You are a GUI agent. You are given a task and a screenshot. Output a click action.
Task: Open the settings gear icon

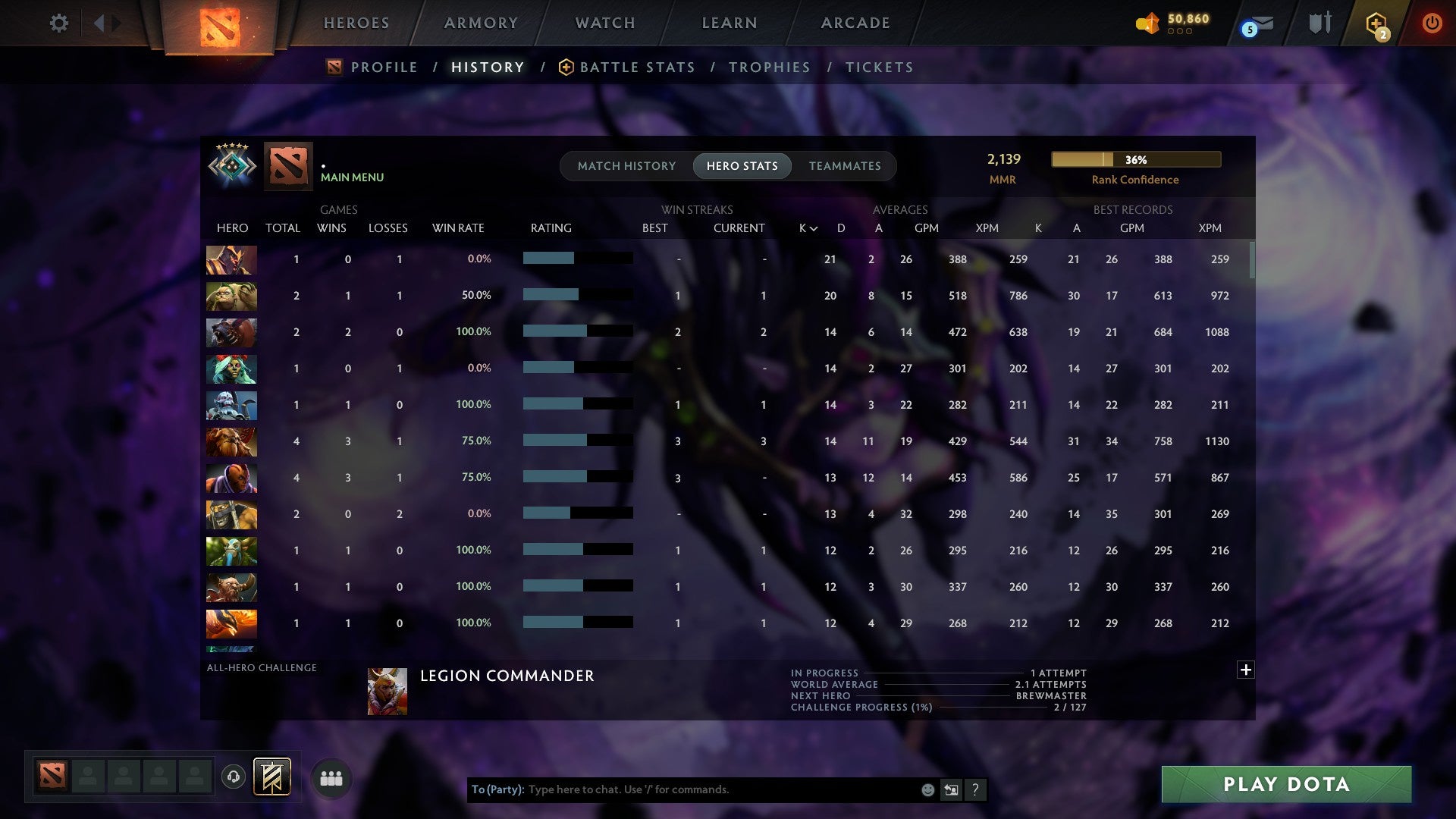click(59, 24)
